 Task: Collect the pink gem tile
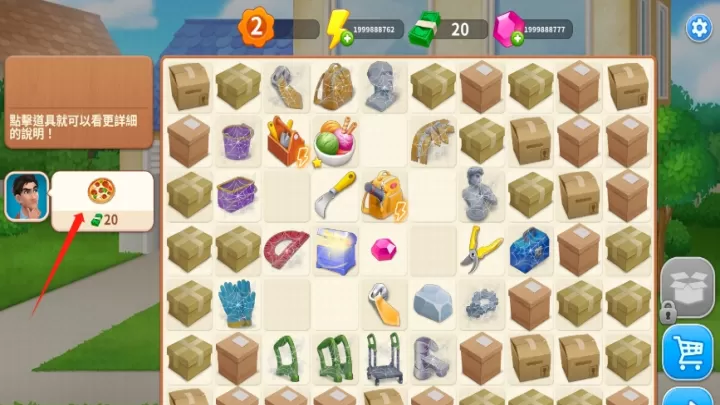coord(383,248)
